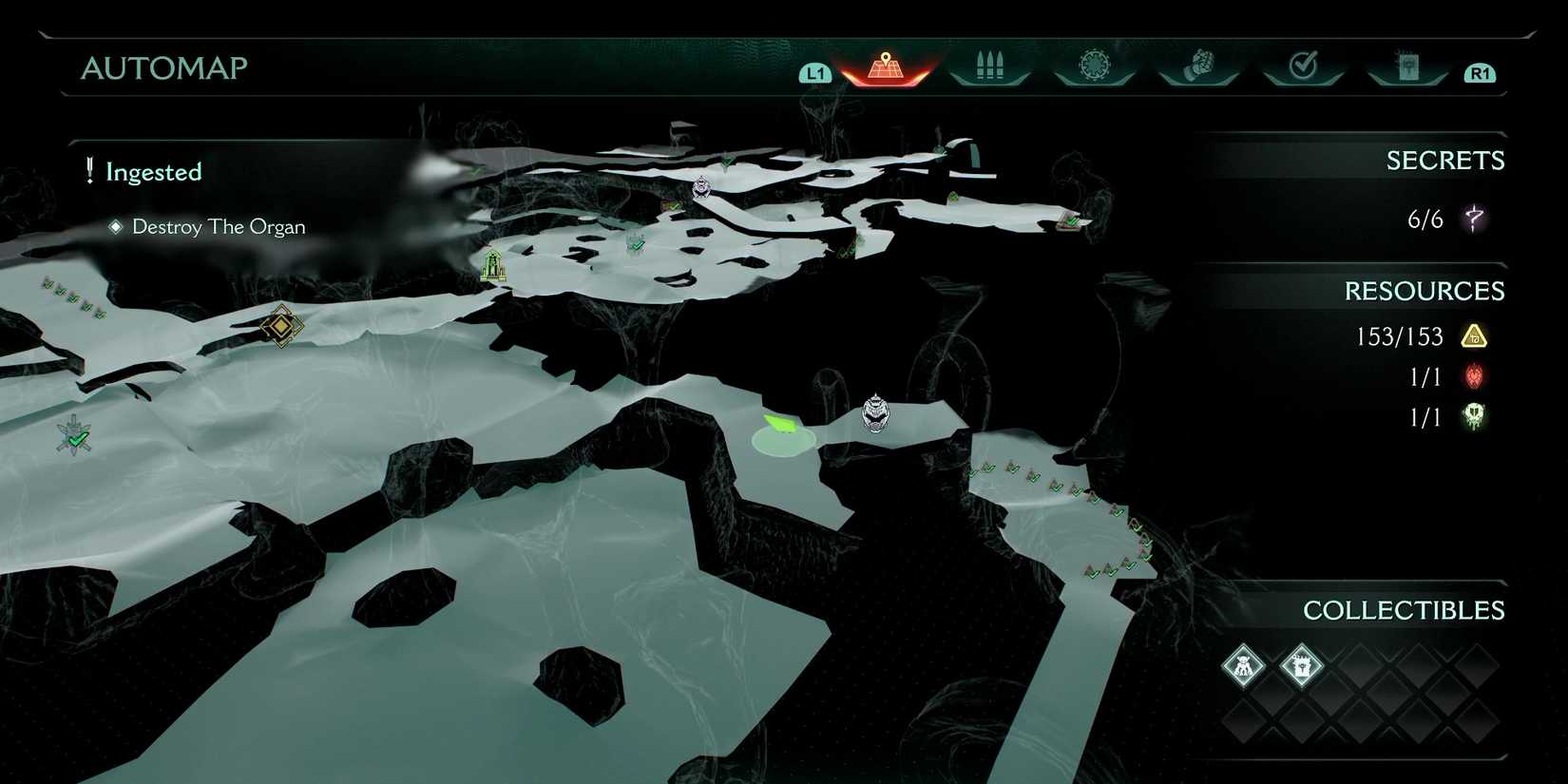1568x784 pixels.
Task: Click the gauntlet equipment tab icon
Action: tap(1198, 65)
